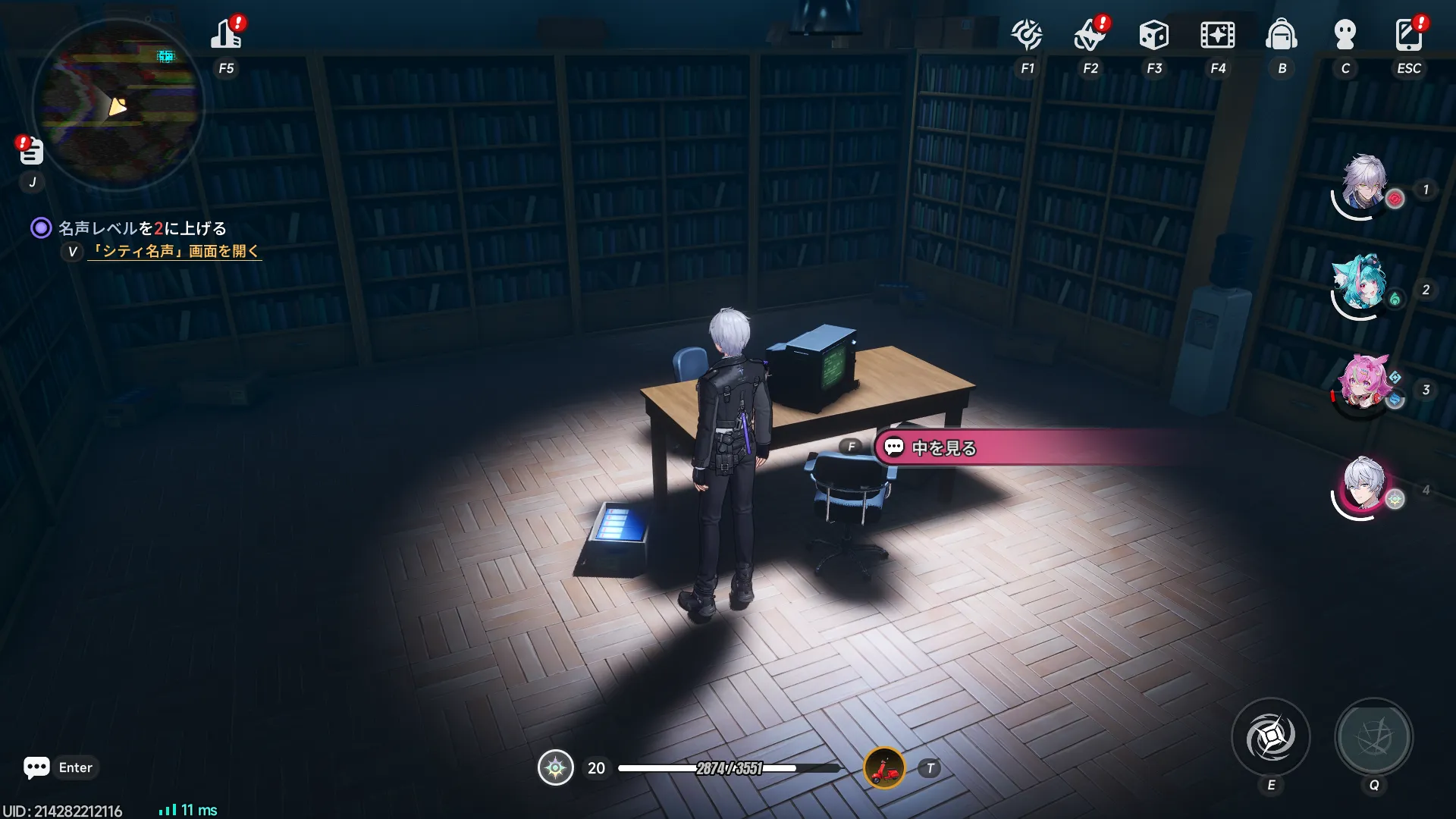1456x819 pixels.
Task: Select the fourth party member portrait
Action: point(1364,486)
